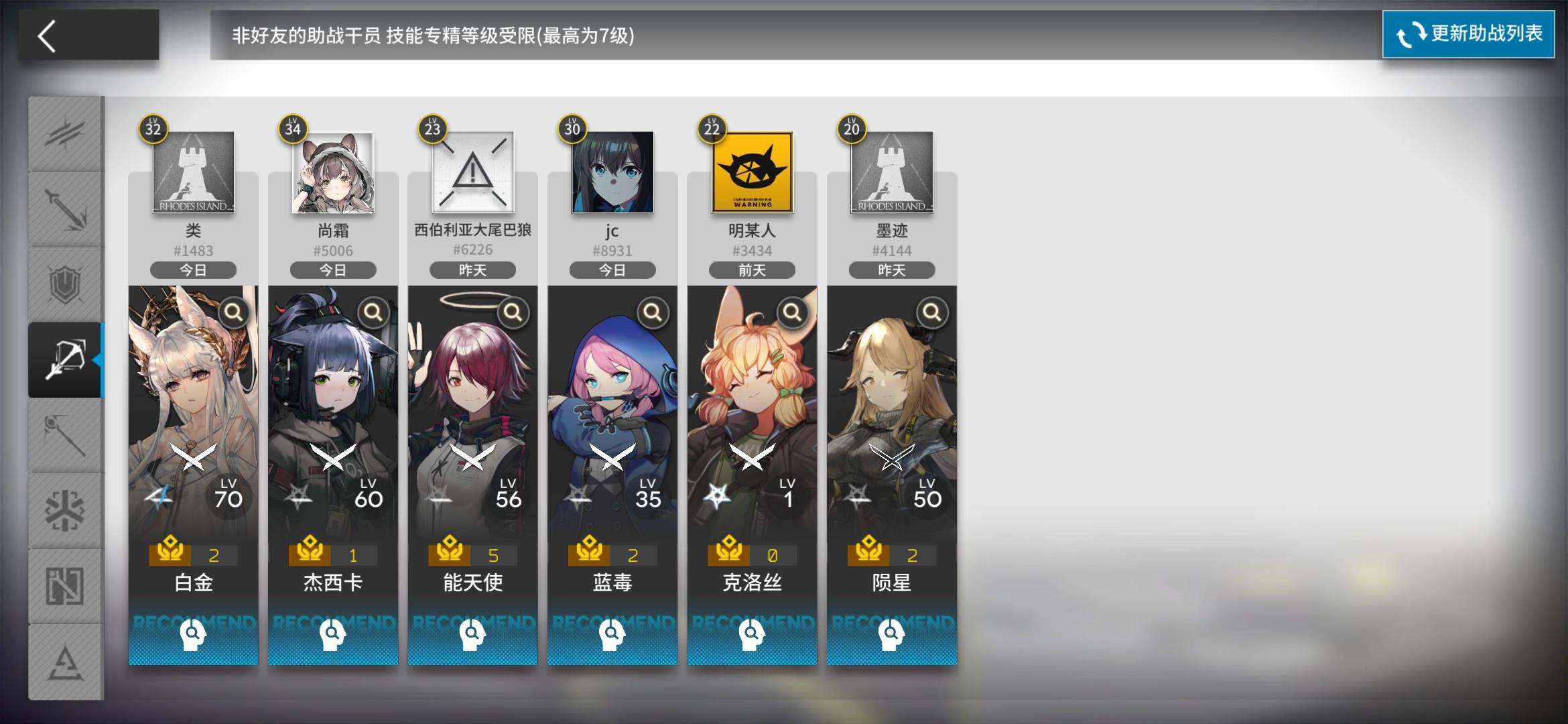Open player 尚霜's profile avatar

tap(332, 173)
